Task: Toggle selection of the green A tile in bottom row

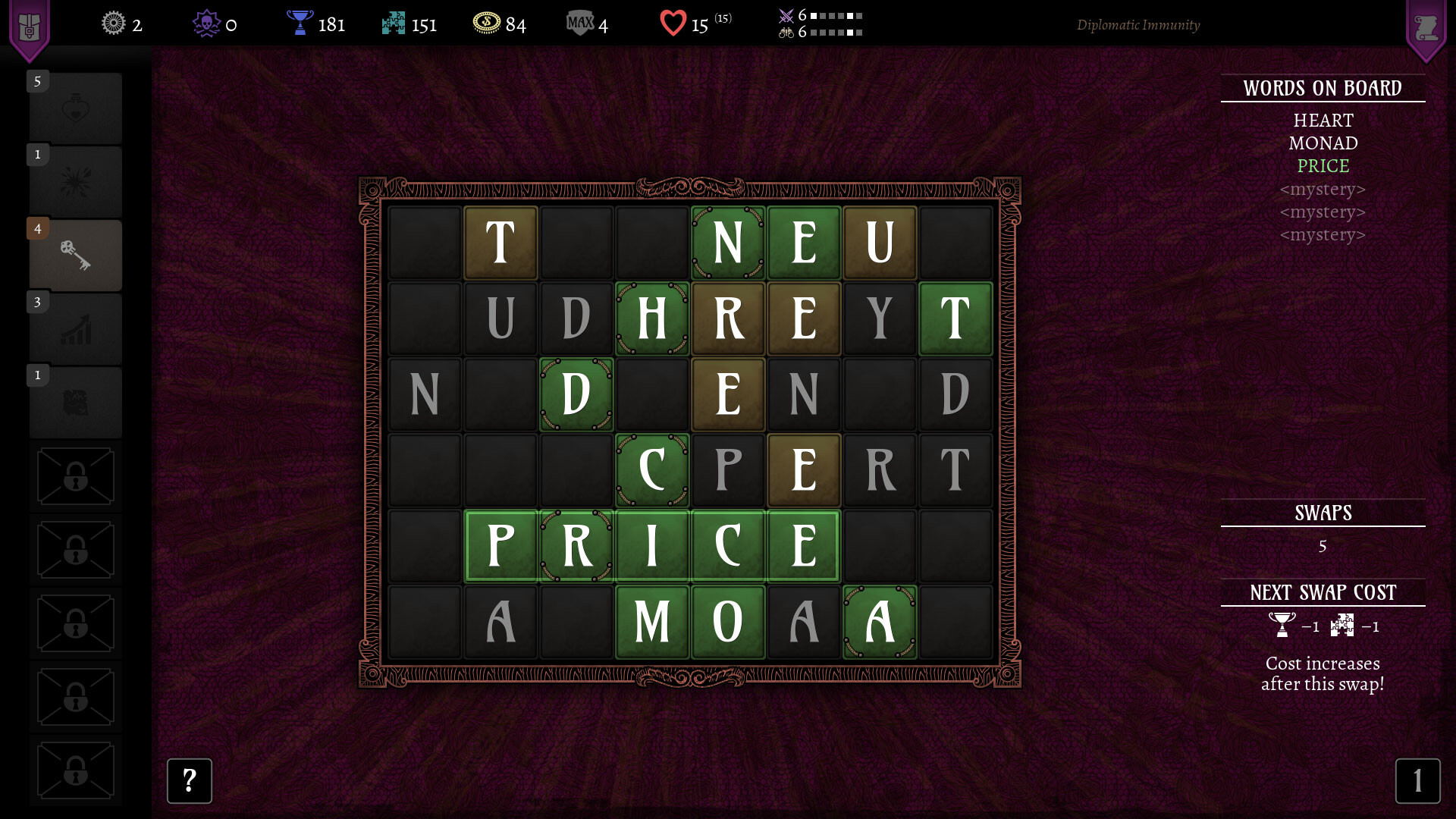Action: [879, 622]
